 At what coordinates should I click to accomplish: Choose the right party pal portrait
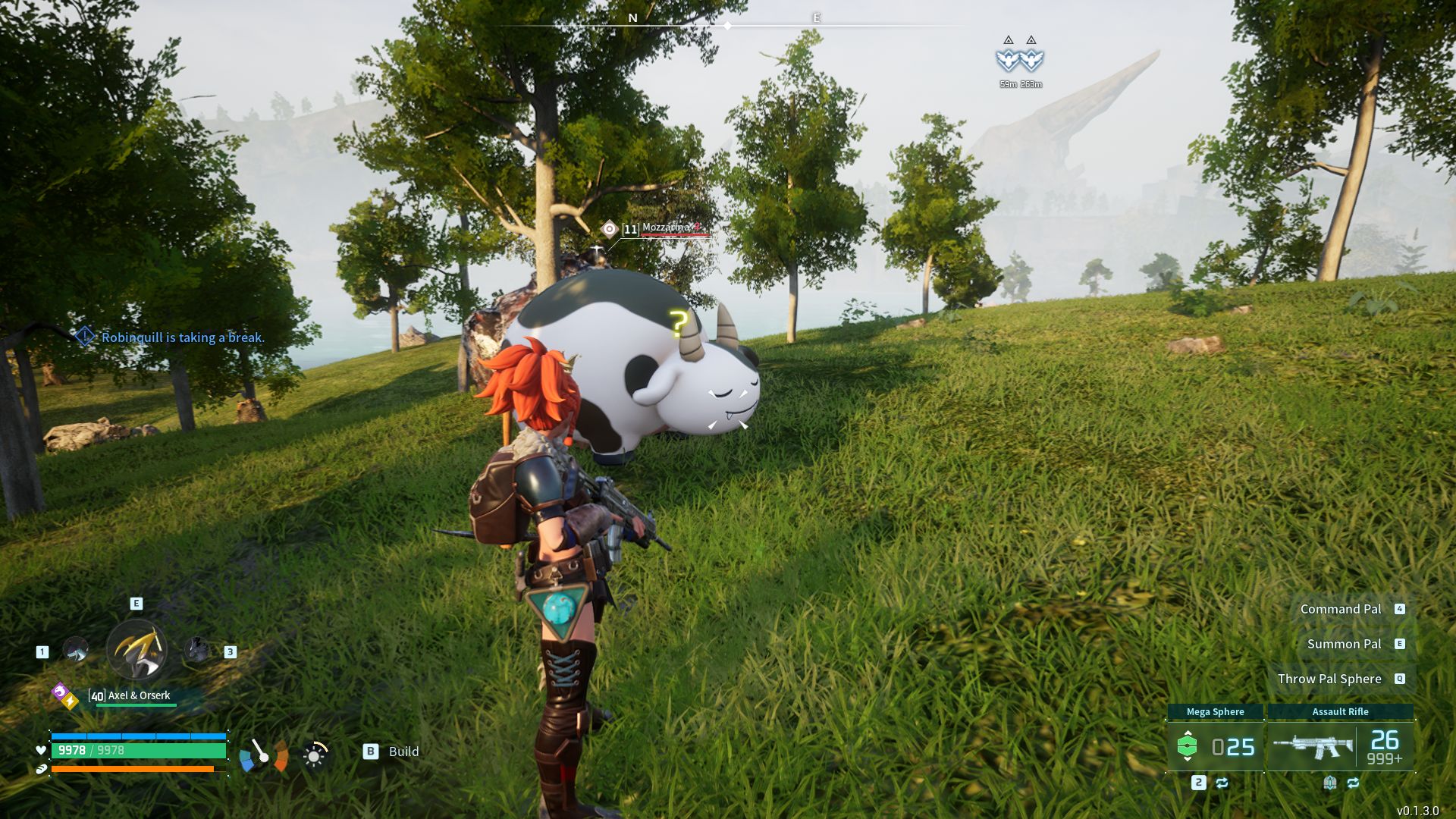(x=197, y=650)
